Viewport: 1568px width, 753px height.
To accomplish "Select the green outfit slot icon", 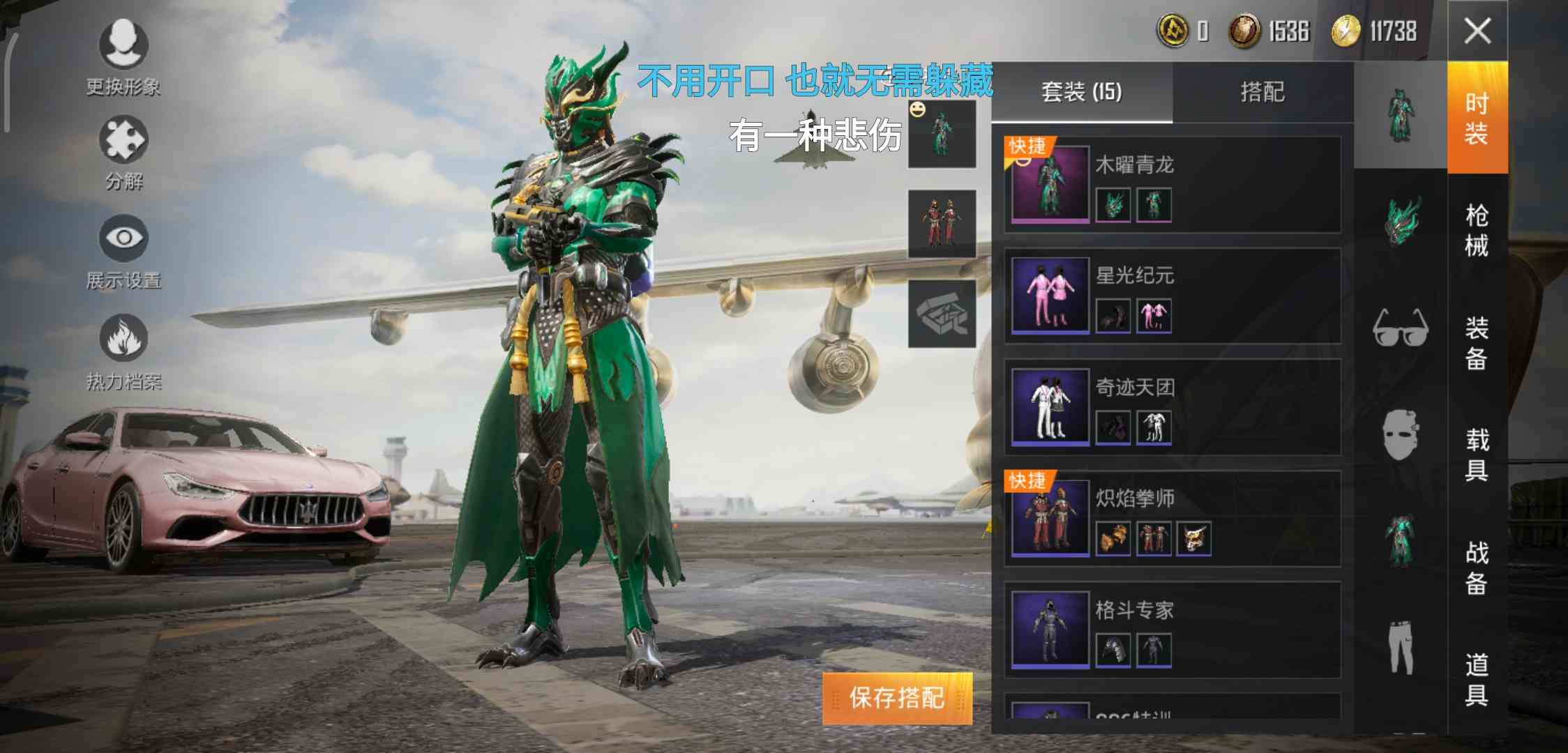I will tap(942, 134).
